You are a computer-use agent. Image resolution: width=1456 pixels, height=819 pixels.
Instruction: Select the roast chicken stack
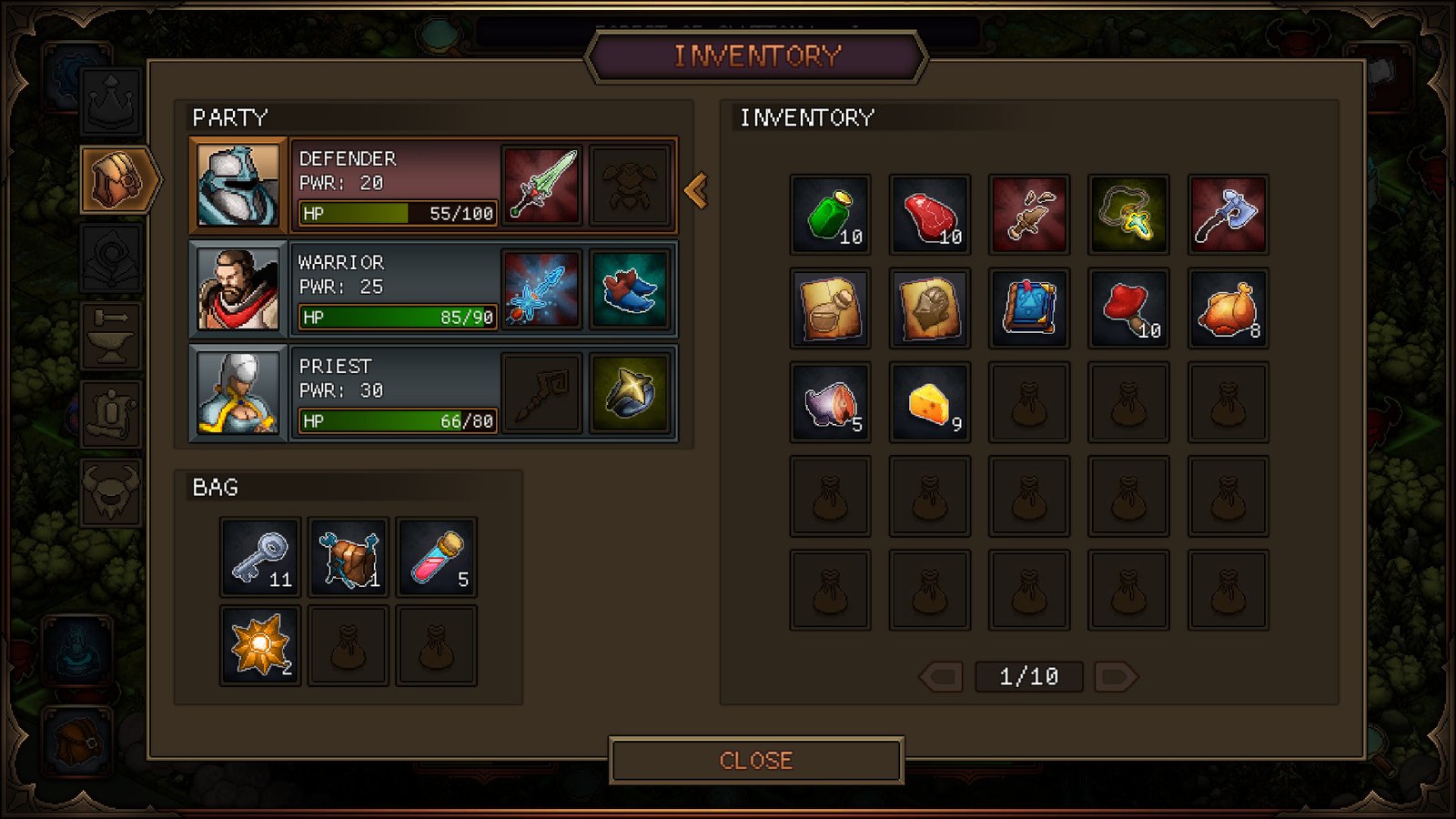(x=1228, y=308)
